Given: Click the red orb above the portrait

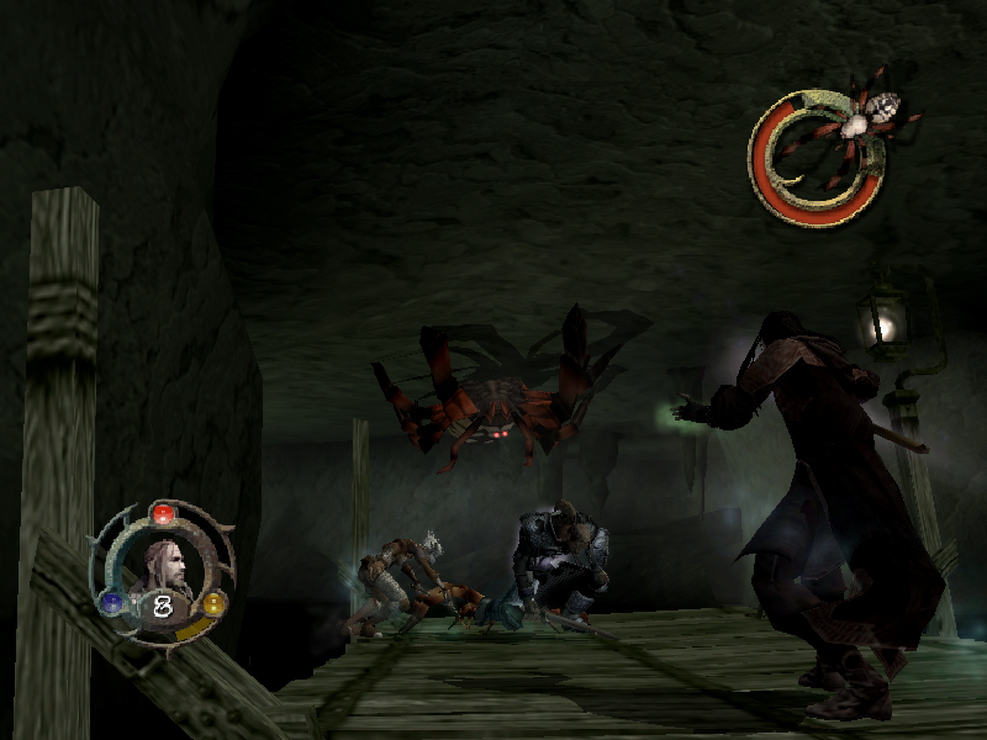Looking at the screenshot, I should [163, 514].
